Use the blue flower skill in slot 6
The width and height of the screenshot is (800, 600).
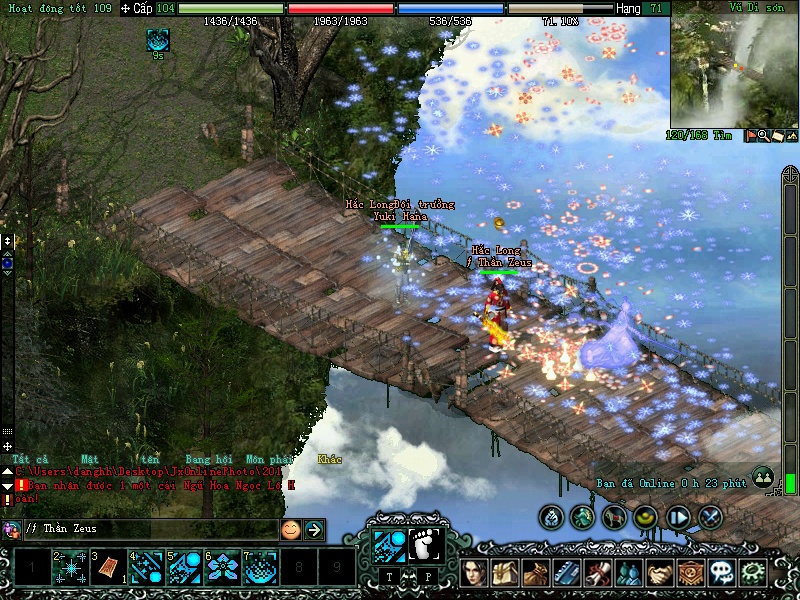point(223,569)
